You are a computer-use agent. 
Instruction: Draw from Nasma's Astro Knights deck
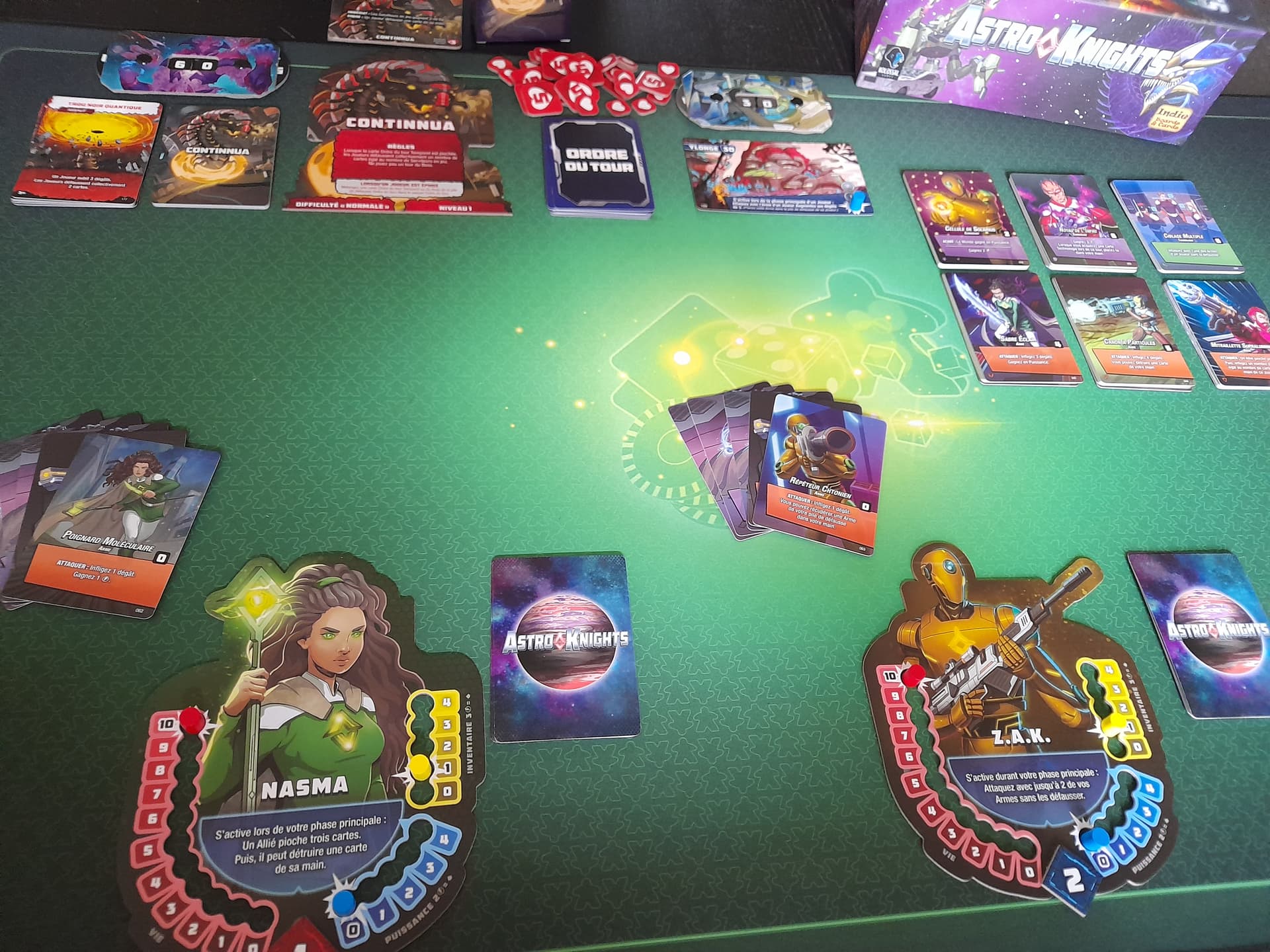566,645
